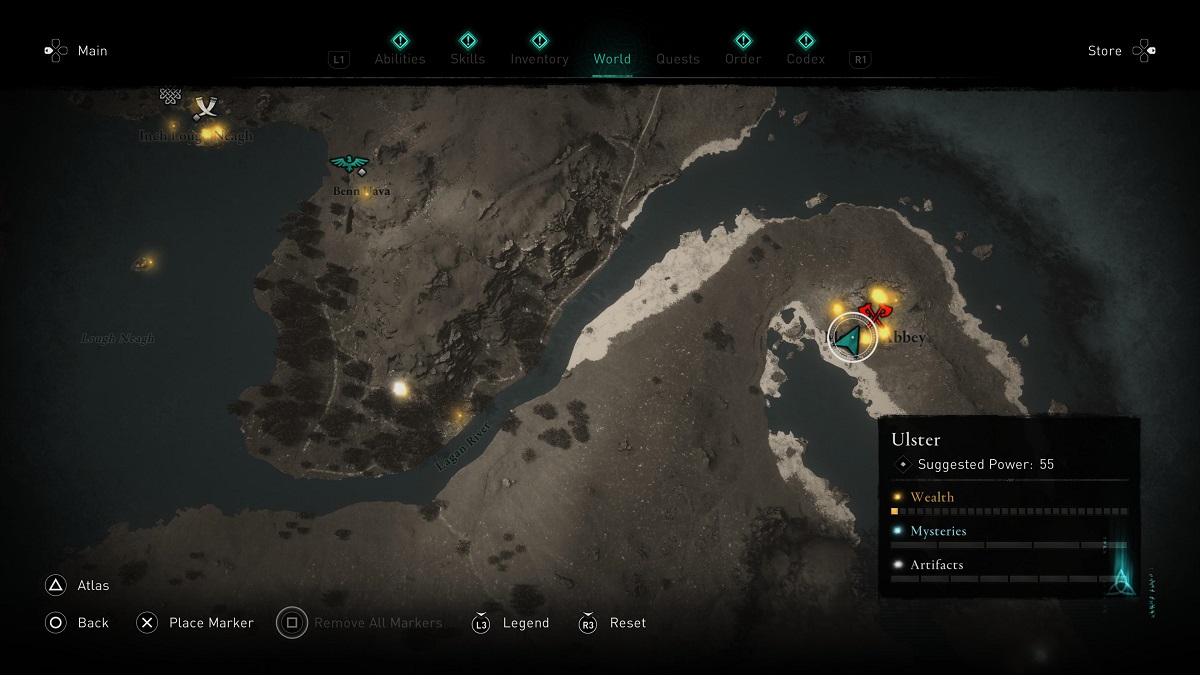
Task: Click the red crossed axes raid marker
Action: point(875,314)
